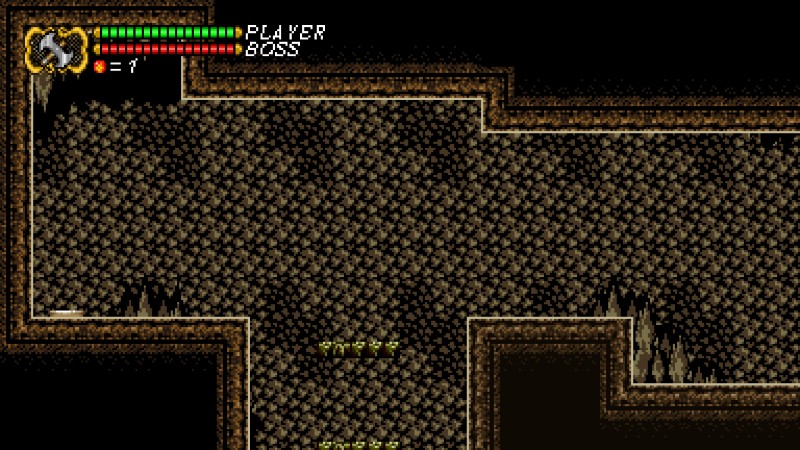Click the axe subweapon icon
The image size is (800, 450).
click(x=56, y=49)
